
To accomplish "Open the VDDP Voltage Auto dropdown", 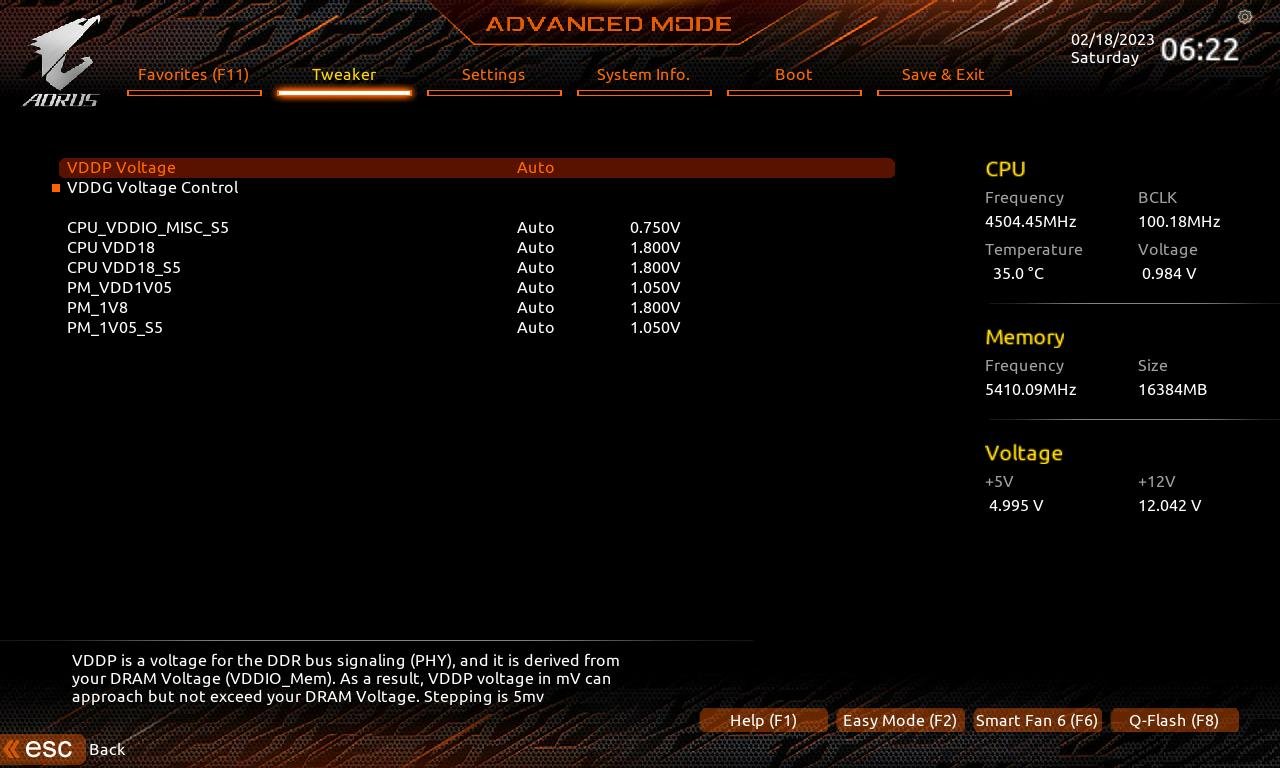I will [x=536, y=167].
